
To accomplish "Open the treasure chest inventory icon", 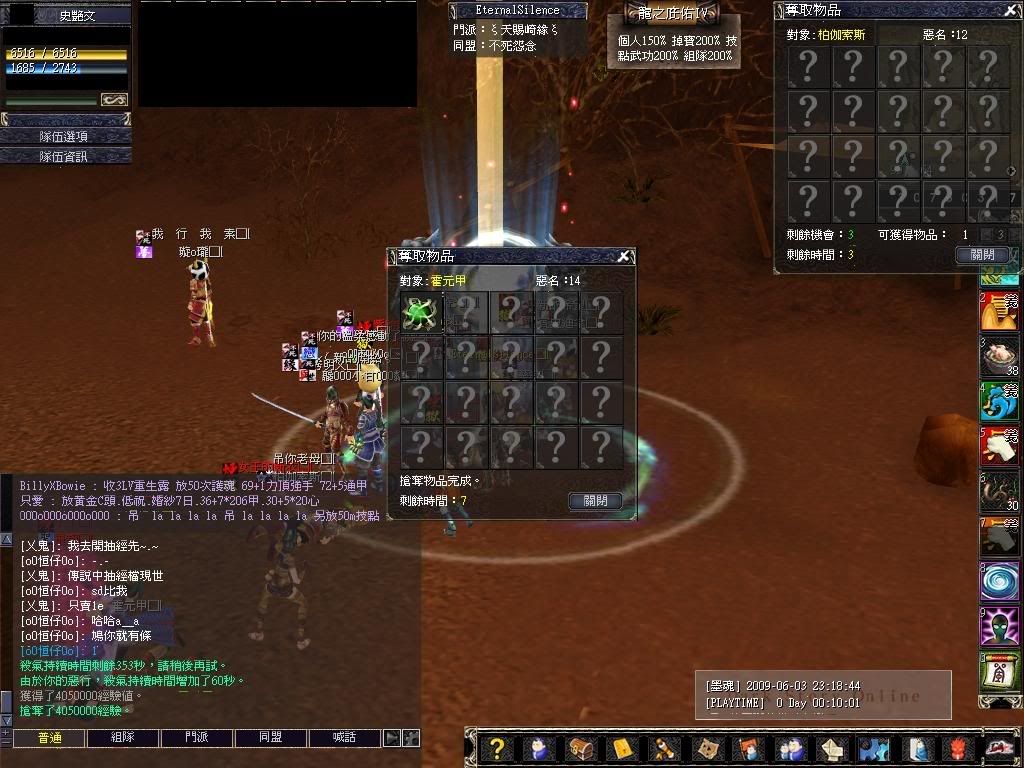I will [x=581, y=748].
